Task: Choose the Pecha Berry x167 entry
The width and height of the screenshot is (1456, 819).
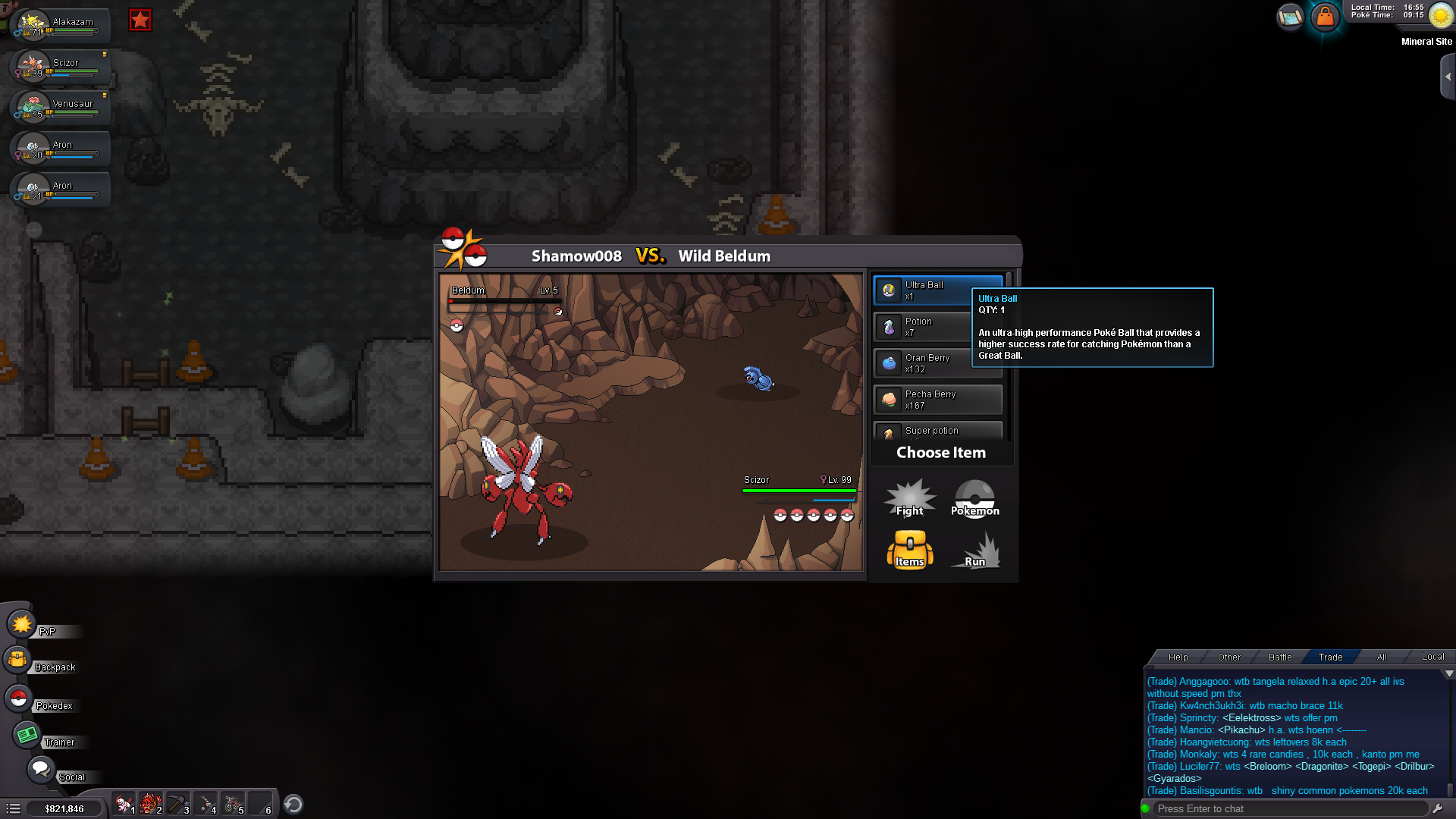Action: click(938, 400)
